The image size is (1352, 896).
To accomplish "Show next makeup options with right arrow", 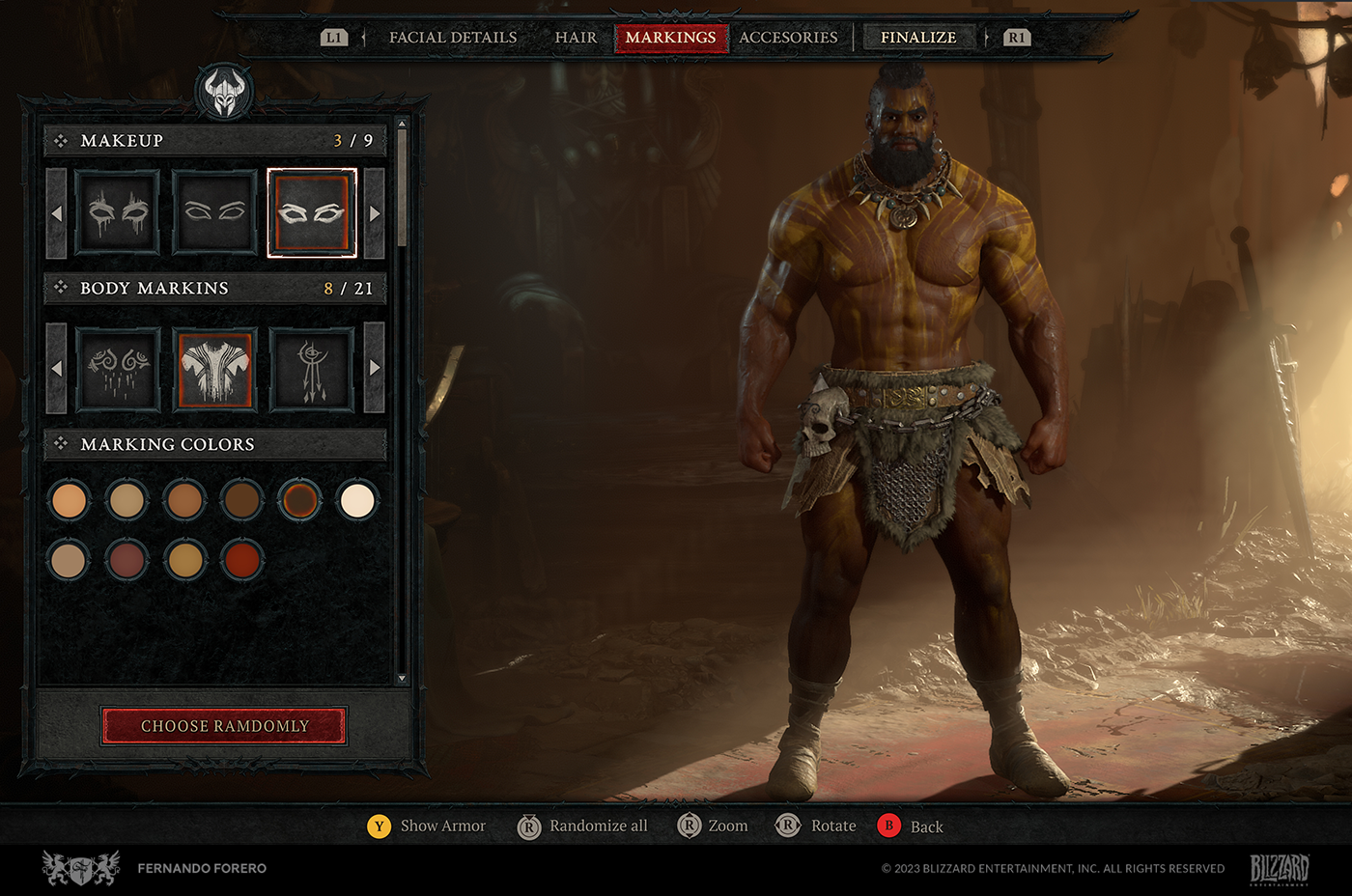I will pos(375,213).
